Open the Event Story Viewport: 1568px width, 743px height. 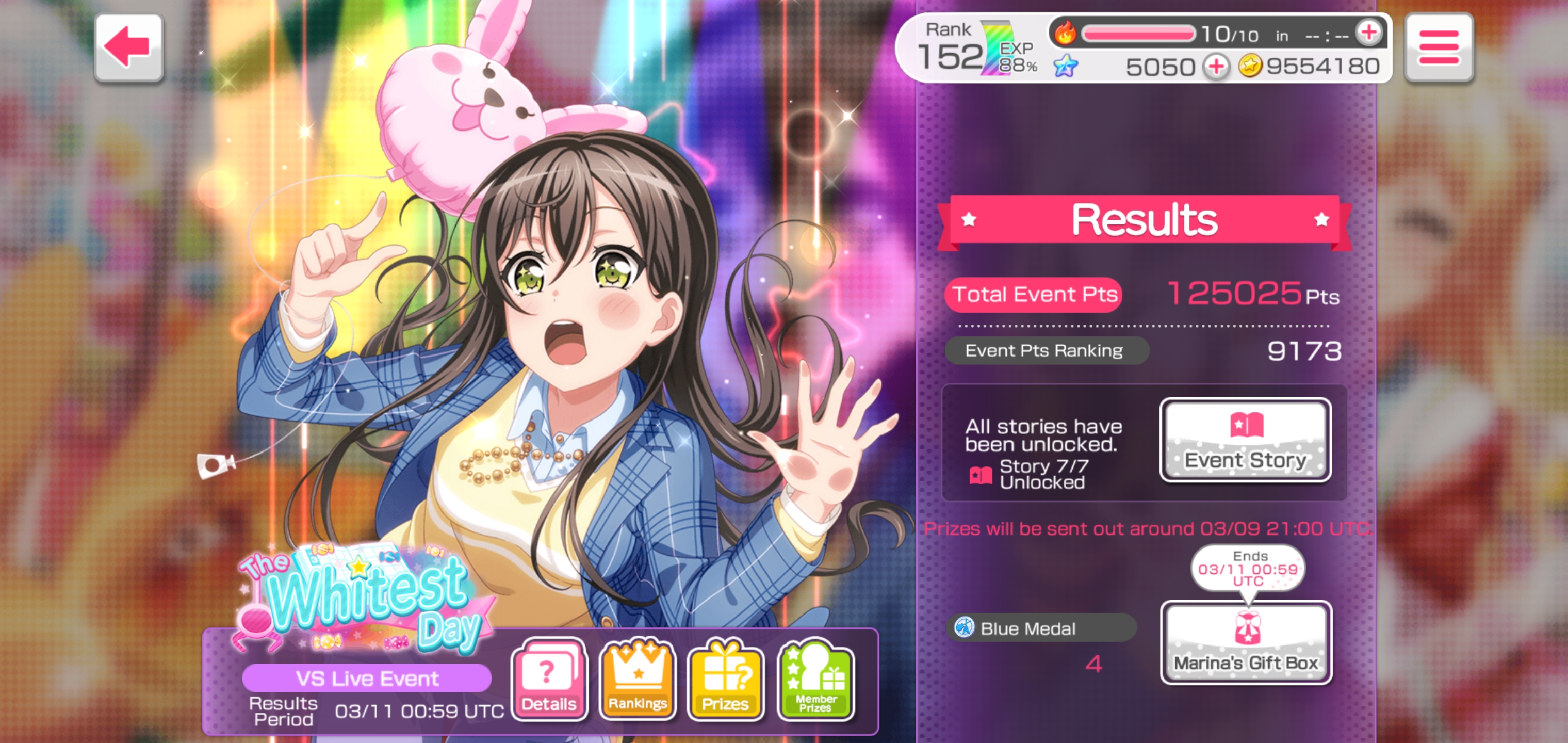point(1246,440)
